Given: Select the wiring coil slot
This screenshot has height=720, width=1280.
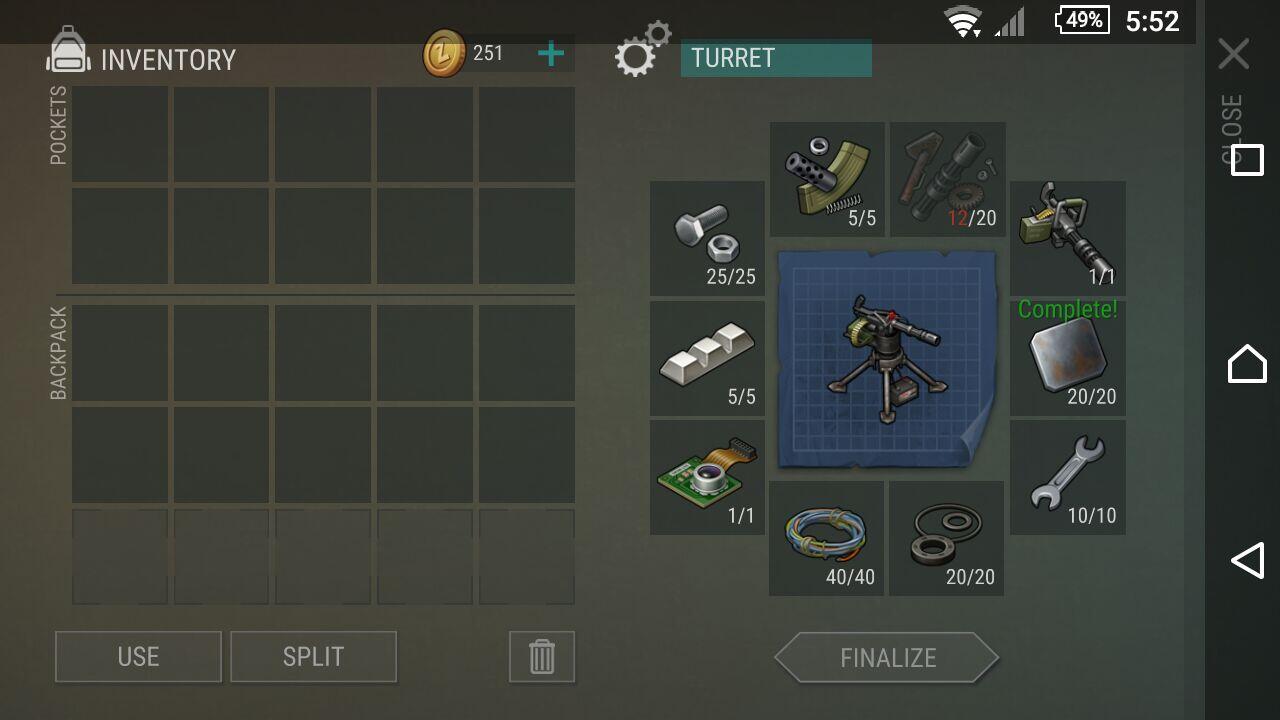Looking at the screenshot, I should point(826,538).
